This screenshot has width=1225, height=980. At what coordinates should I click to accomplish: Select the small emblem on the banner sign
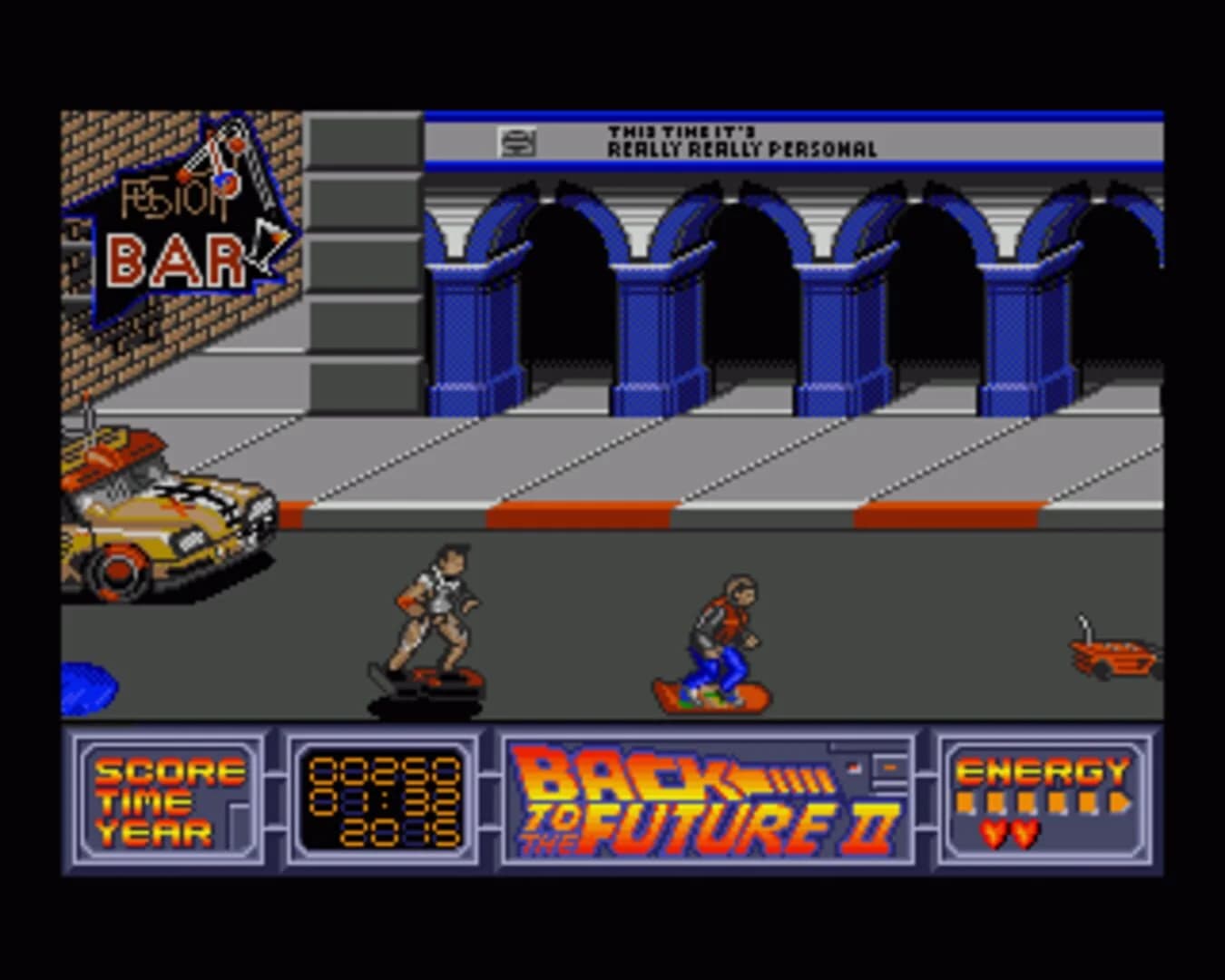coord(519,142)
